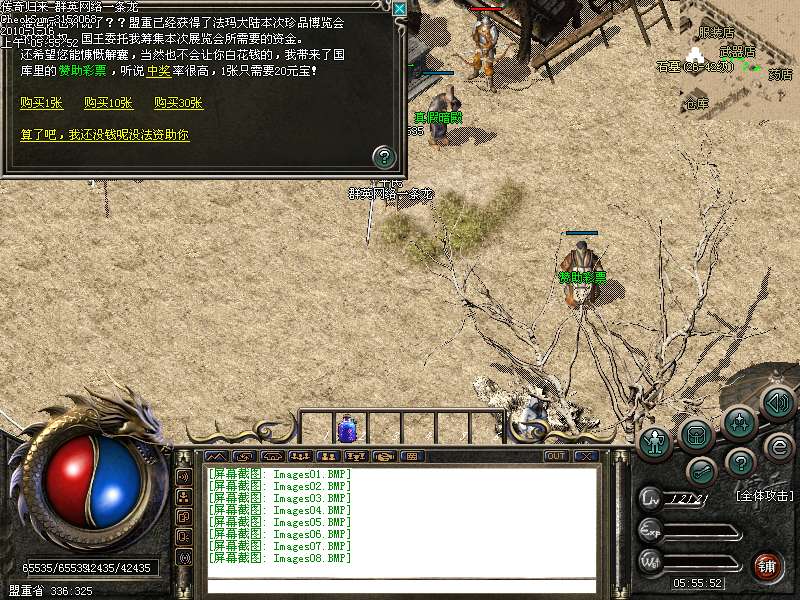This screenshot has height=600, width=800.
Task: Choose the 购买1张 purchase option
Action: 40,103
